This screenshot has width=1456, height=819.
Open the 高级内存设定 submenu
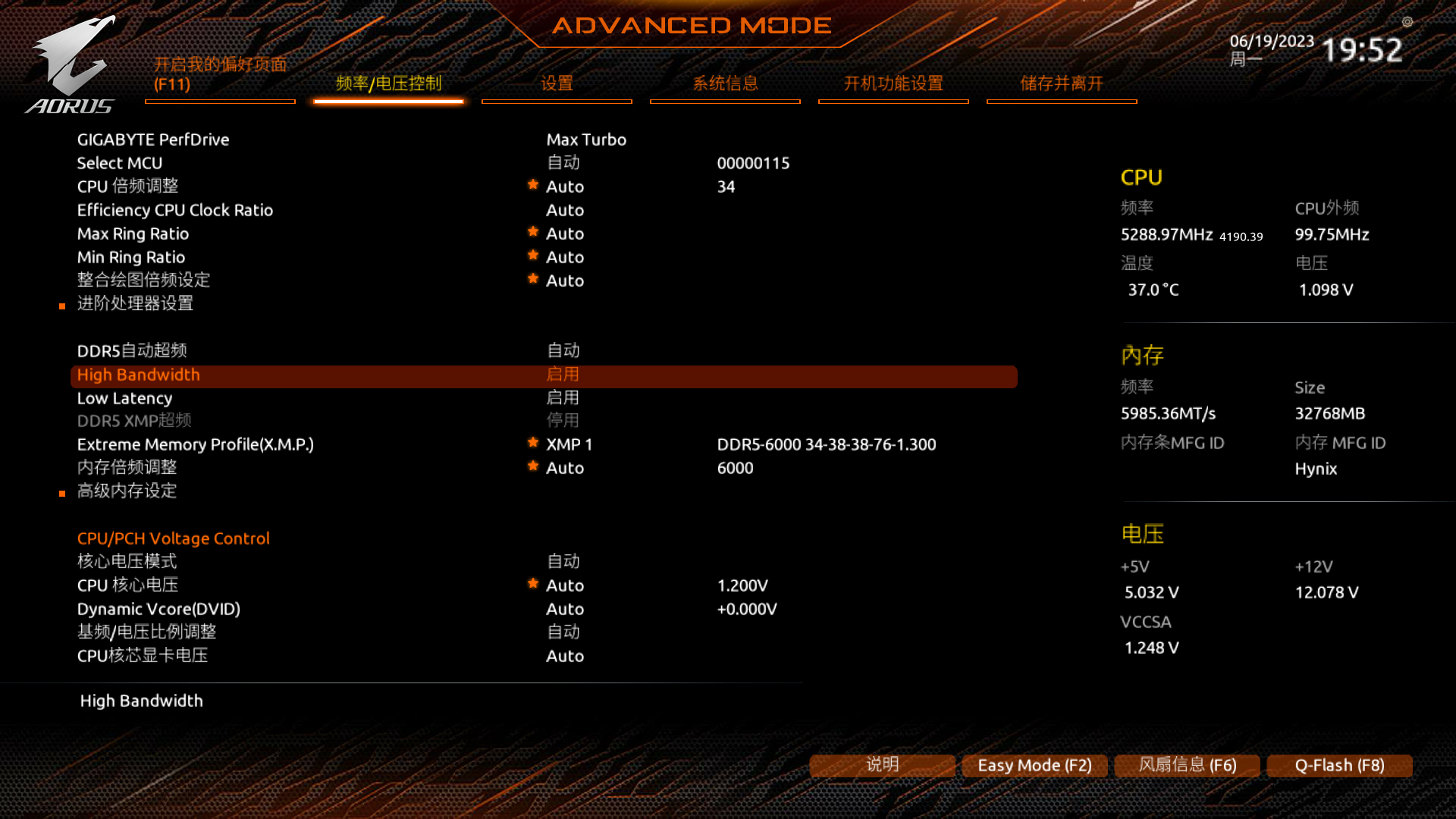pos(127,491)
